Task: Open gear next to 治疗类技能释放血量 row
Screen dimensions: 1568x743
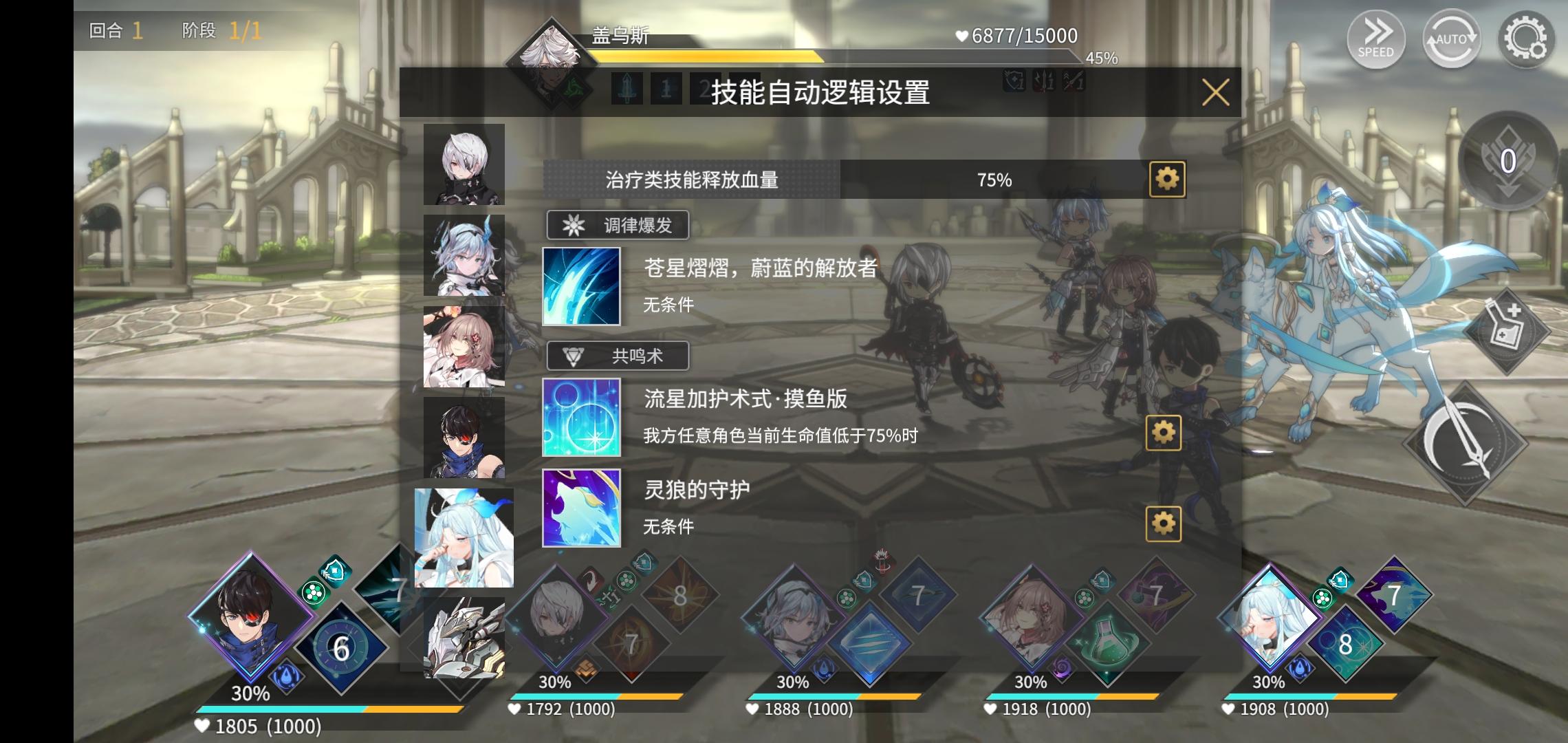Action: pos(1167,180)
